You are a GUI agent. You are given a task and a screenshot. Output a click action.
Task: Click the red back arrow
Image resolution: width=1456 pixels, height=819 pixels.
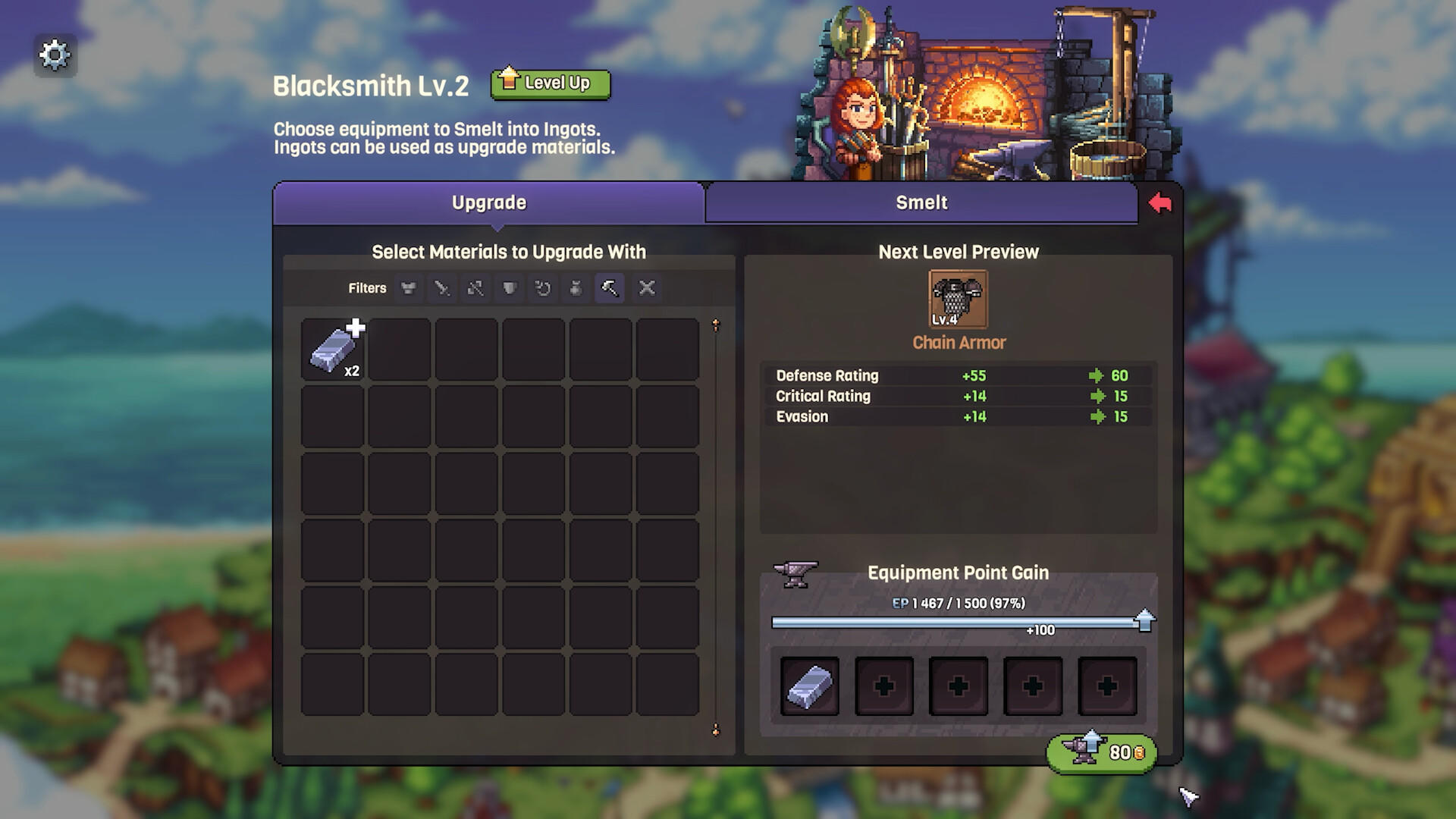point(1161,202)
